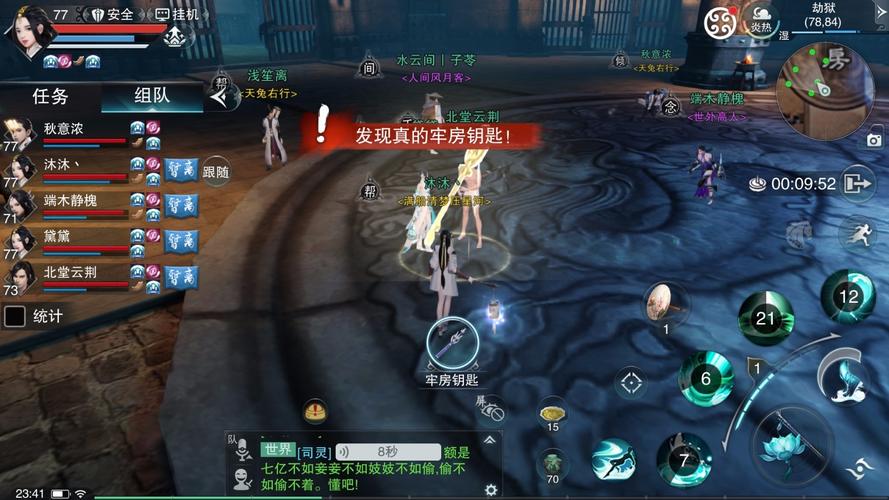
Task: Leave the dungeon via exit-door icon
Action: [858, 184]
